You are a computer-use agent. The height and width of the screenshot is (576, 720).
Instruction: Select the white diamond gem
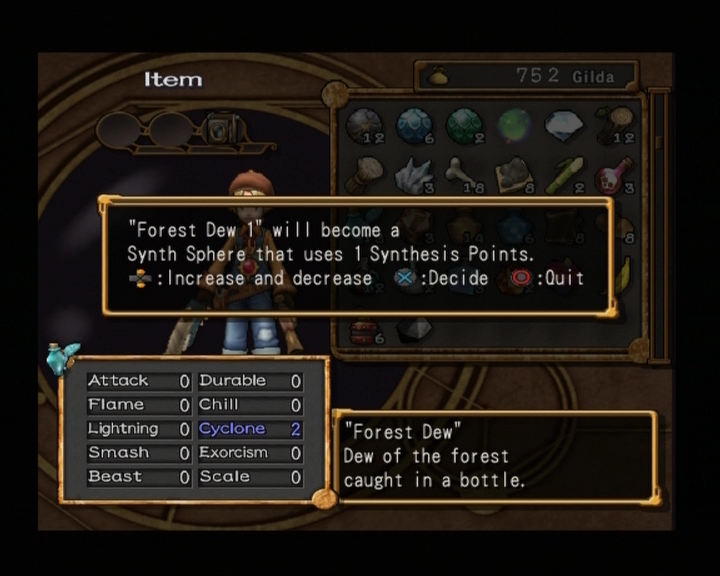[563, 125]
